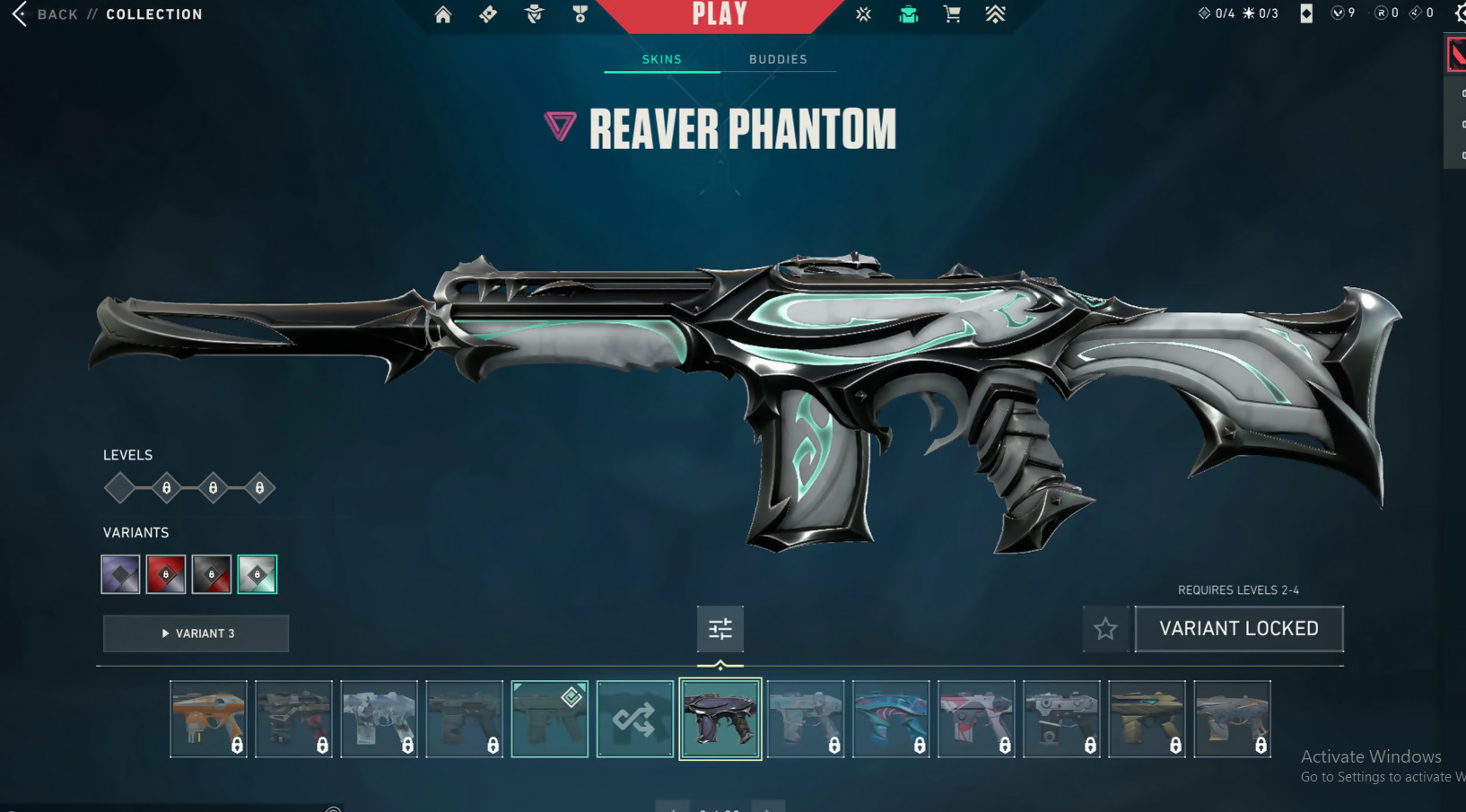Image resolution: width=1466 pixels, height=812 pixels.
Task: Mark skin as favorite with star button
Action: coord(1105,629)
